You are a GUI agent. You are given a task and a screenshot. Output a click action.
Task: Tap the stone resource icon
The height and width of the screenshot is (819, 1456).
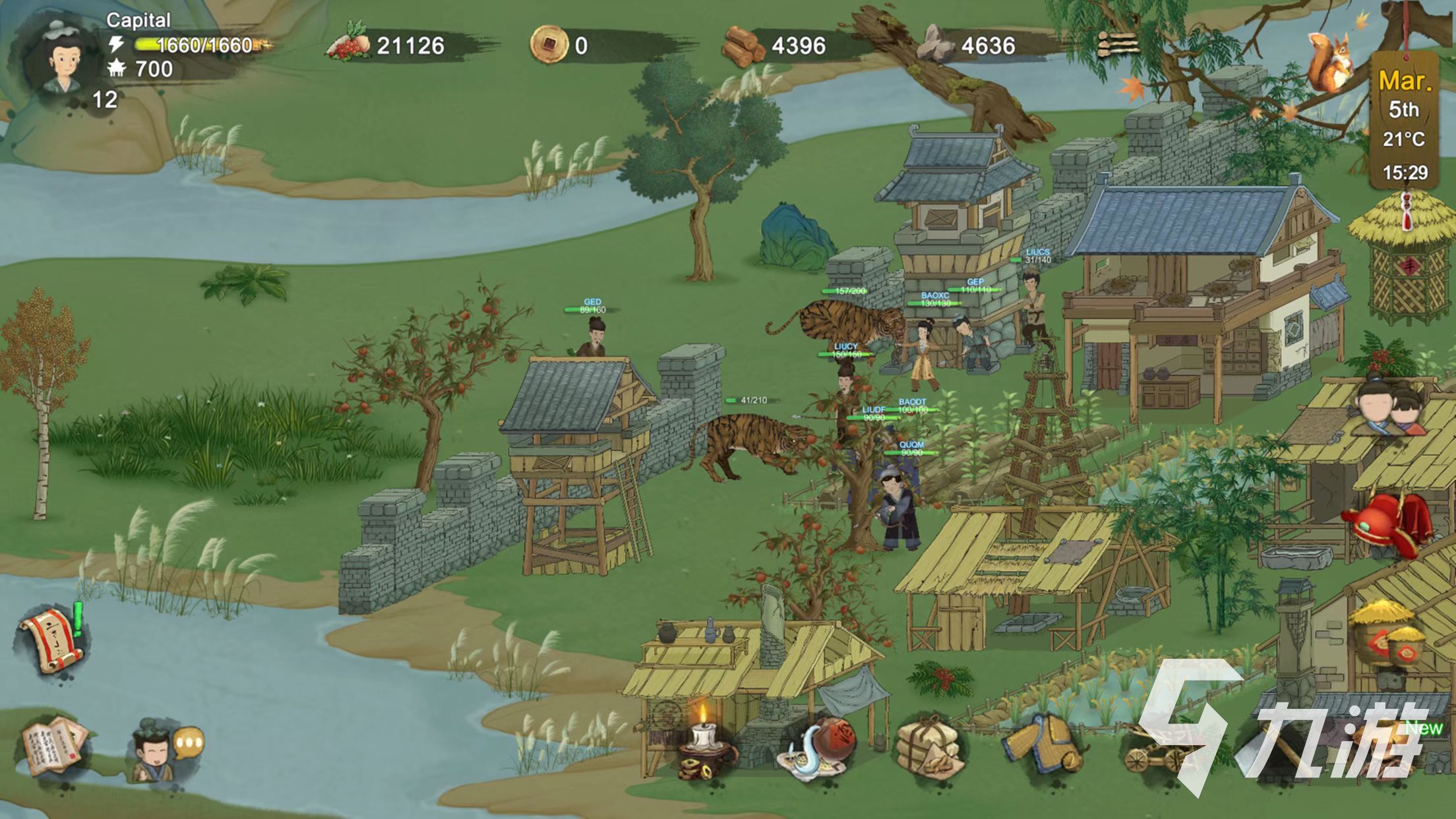click(x=936, y=44)
